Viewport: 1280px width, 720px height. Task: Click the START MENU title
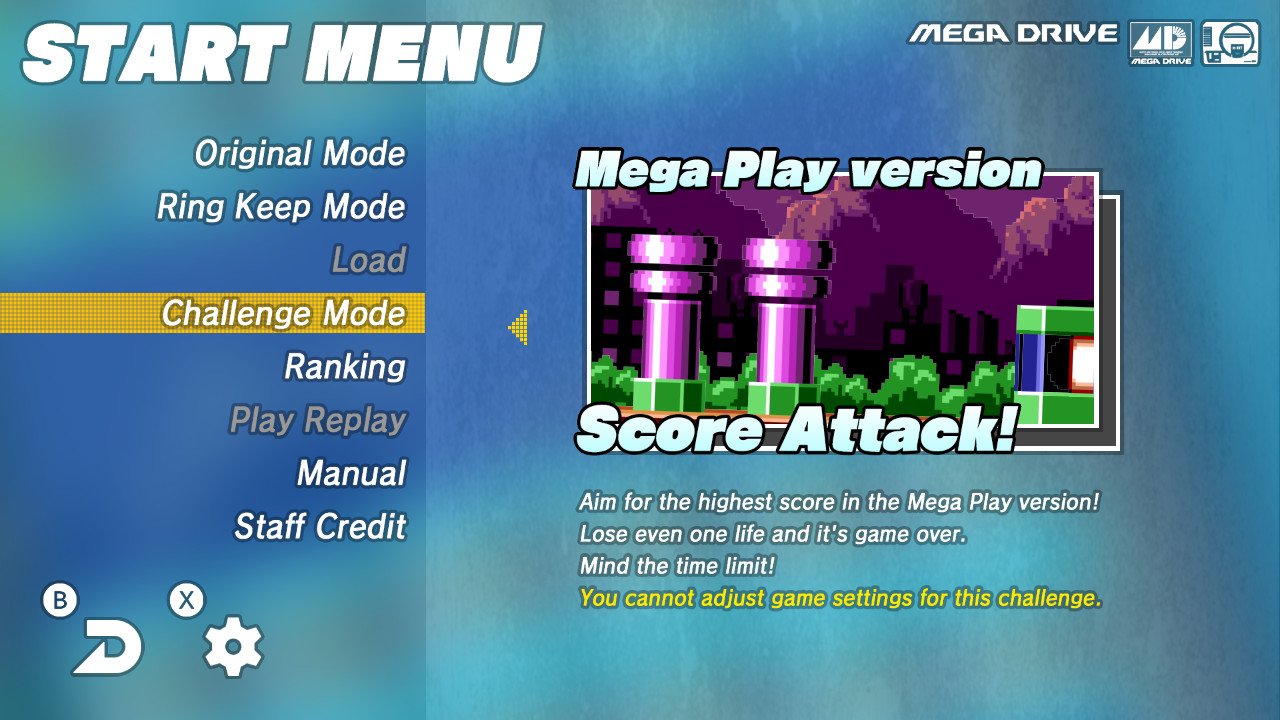tap(283, 46)
